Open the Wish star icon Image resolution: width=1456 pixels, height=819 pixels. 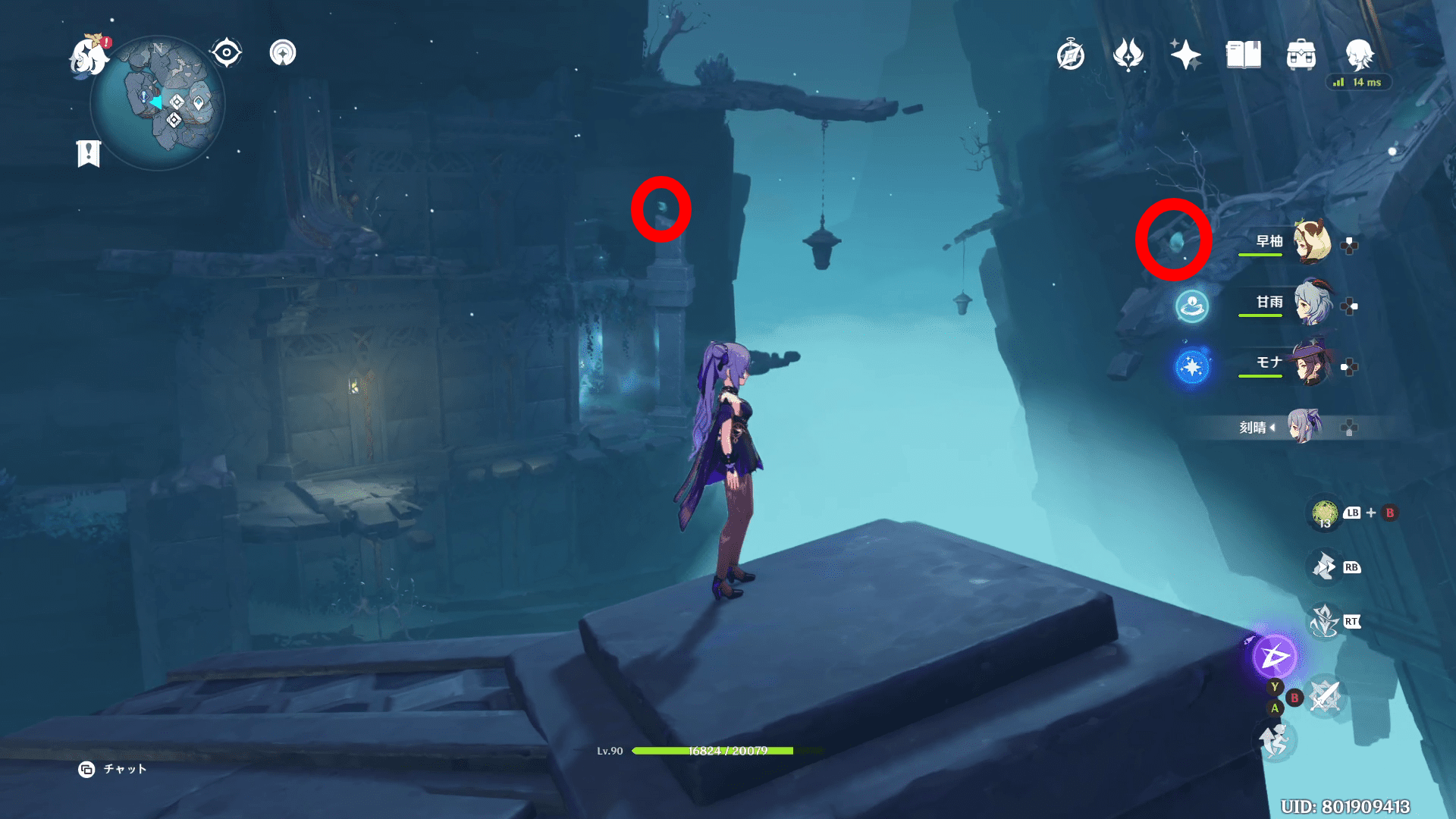(1185, 55)
